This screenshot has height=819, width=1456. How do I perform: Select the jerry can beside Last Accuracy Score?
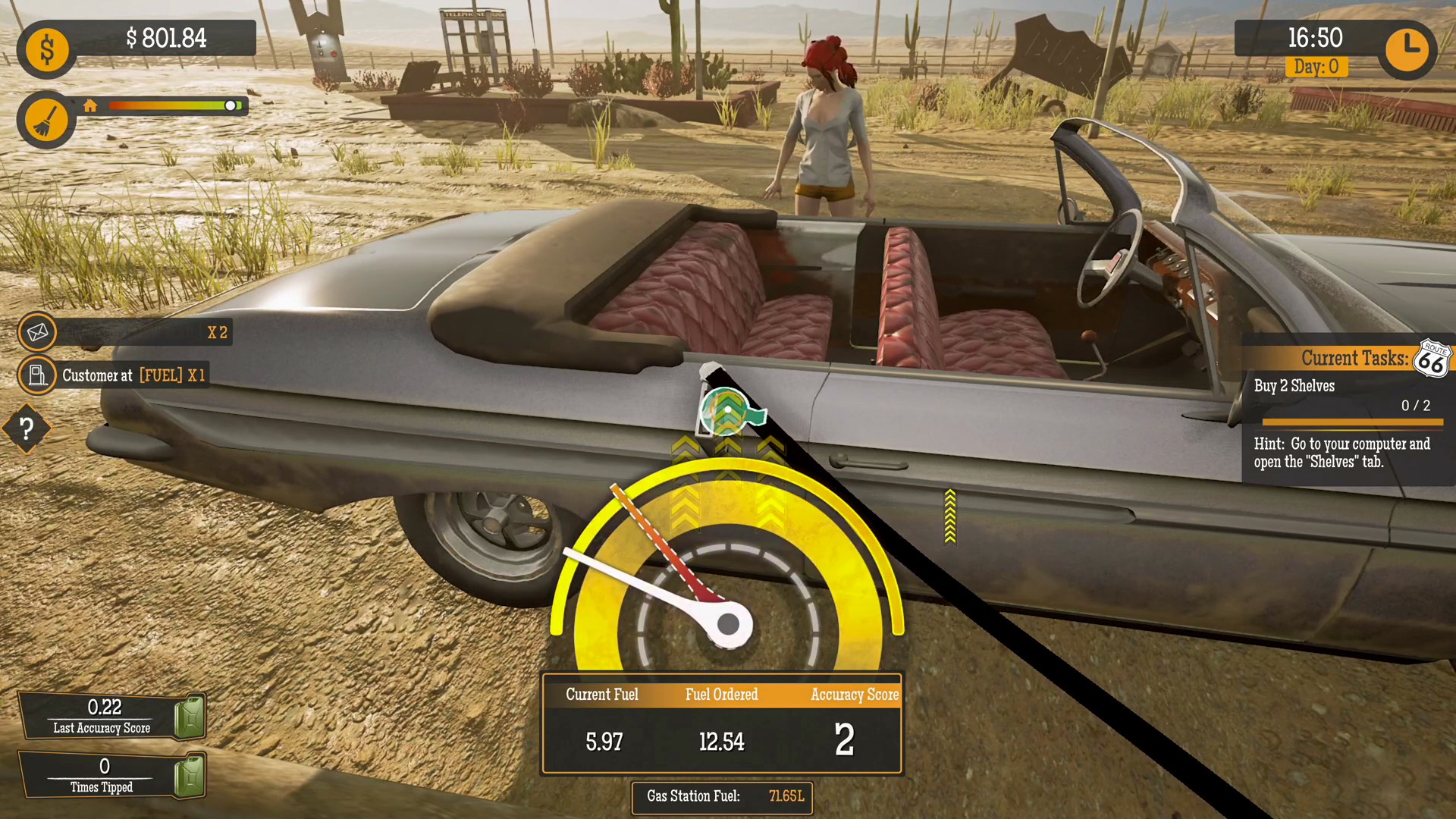(188, 716)
